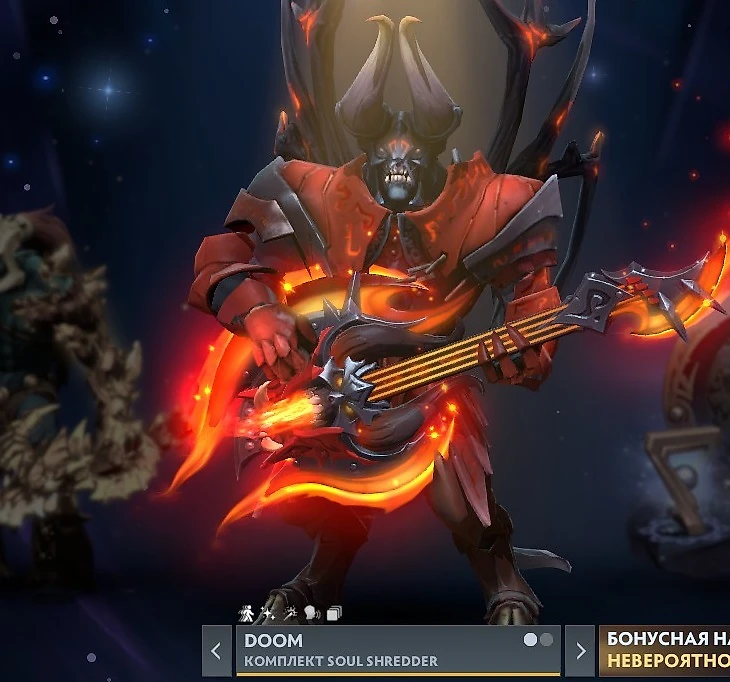
Task: Click the magic wand effects icon
Action: (x=289, y=613)
